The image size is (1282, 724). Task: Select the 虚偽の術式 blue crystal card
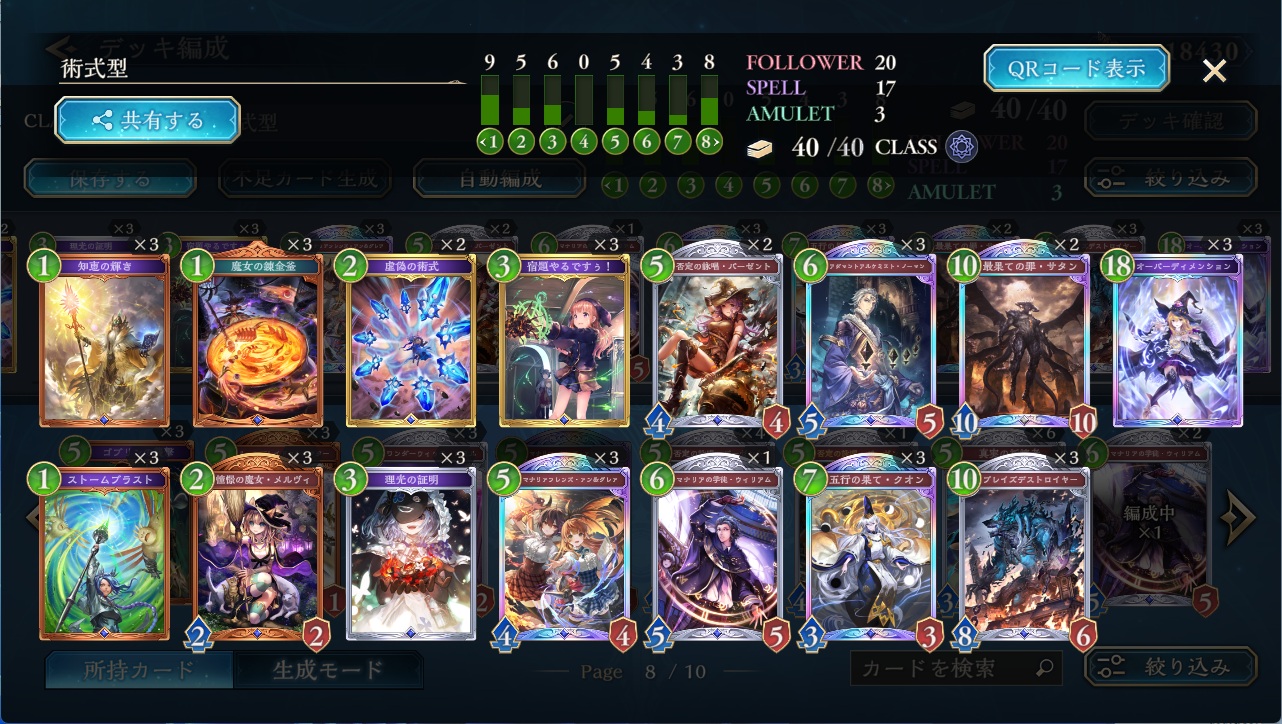coord(410,340)
